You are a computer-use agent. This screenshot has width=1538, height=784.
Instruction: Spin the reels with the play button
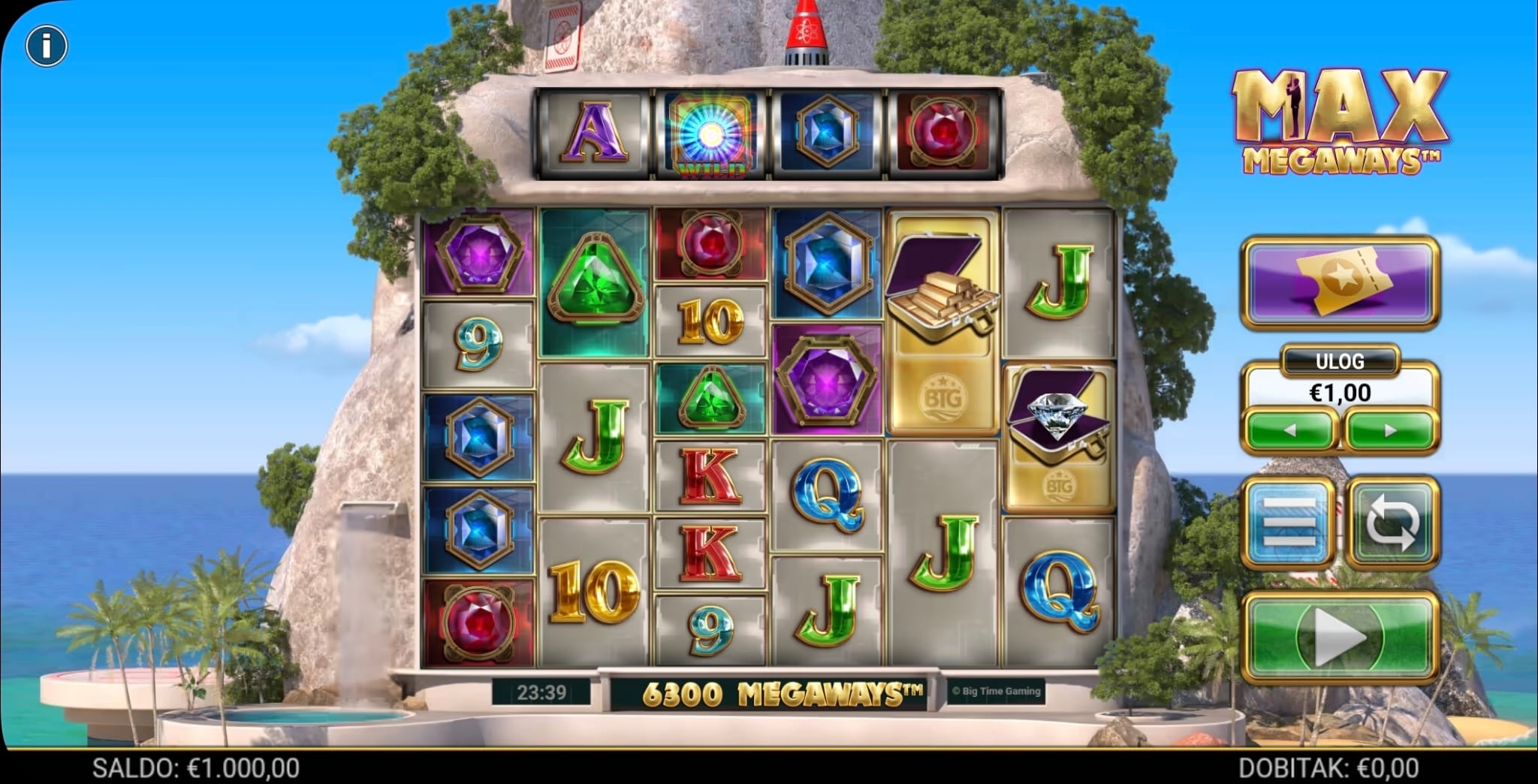[x=1340, y=637]
